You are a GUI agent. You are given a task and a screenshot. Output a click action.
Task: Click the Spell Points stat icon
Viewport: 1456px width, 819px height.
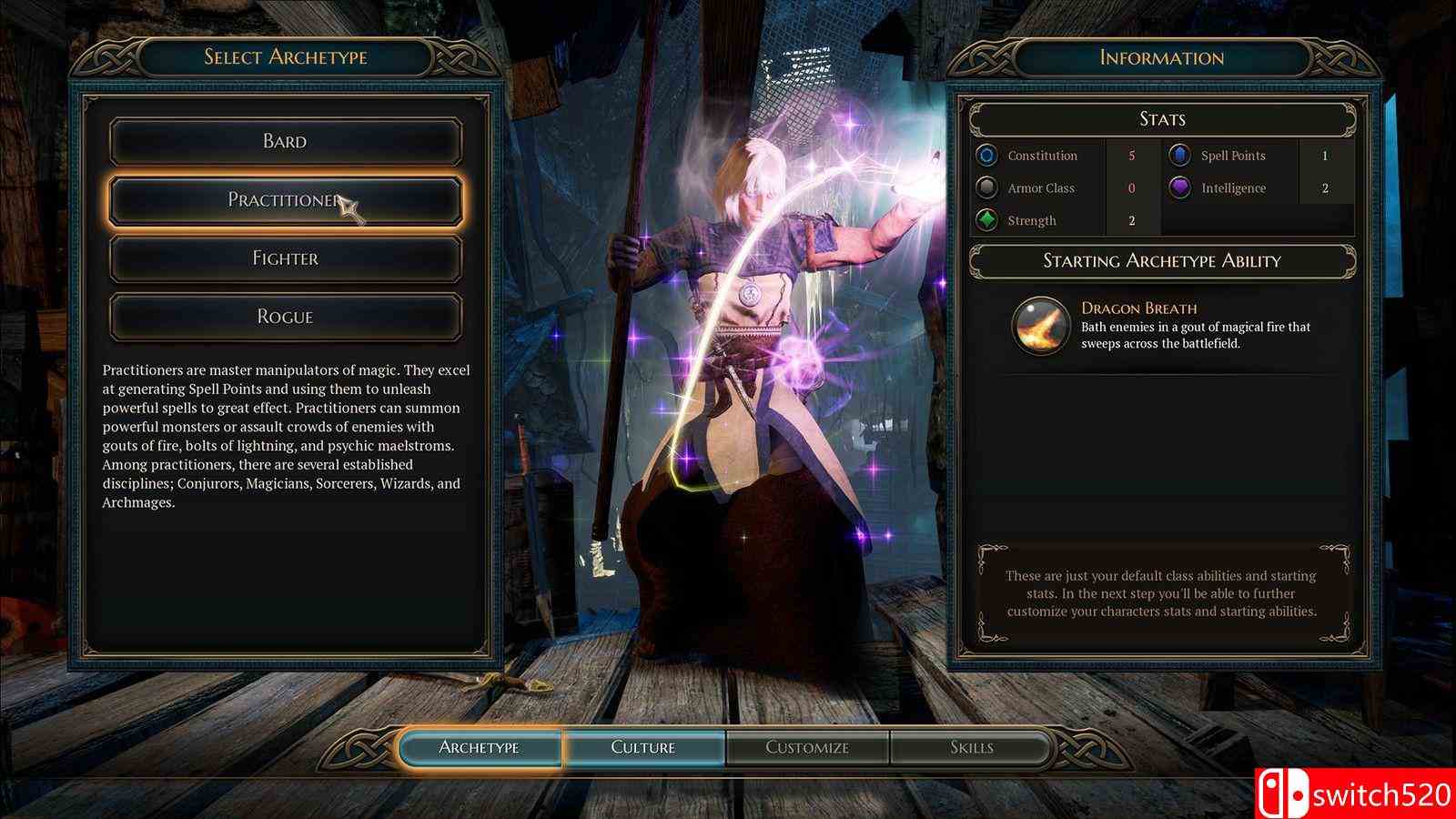[1178, 156]
